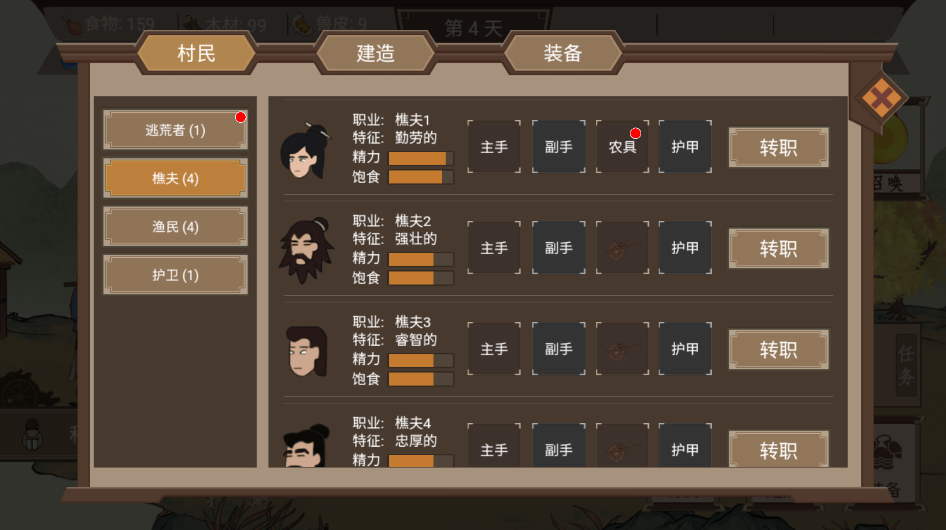The width and height of the screenshot is (946, 530).
Task: Select 樵夫1's 副手 slot
Action: [x=558, y=147]
